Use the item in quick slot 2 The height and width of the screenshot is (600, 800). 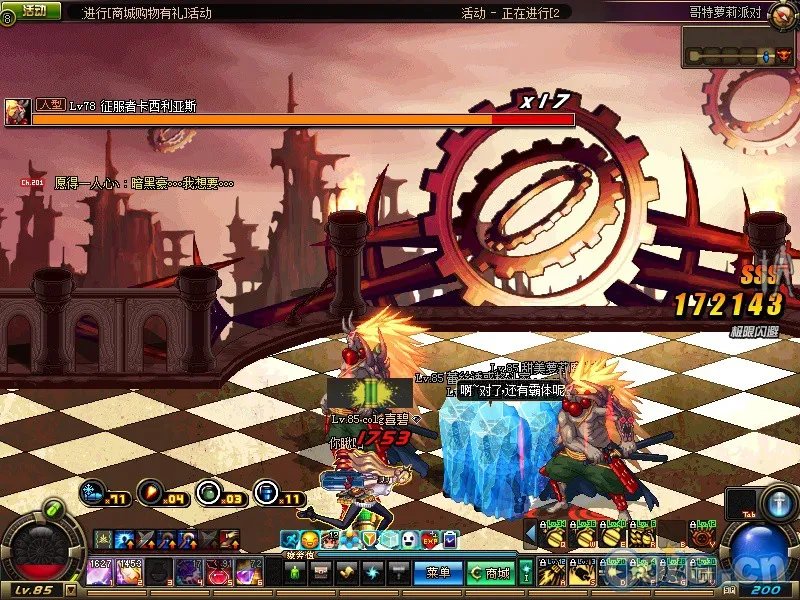coord(130,572)
